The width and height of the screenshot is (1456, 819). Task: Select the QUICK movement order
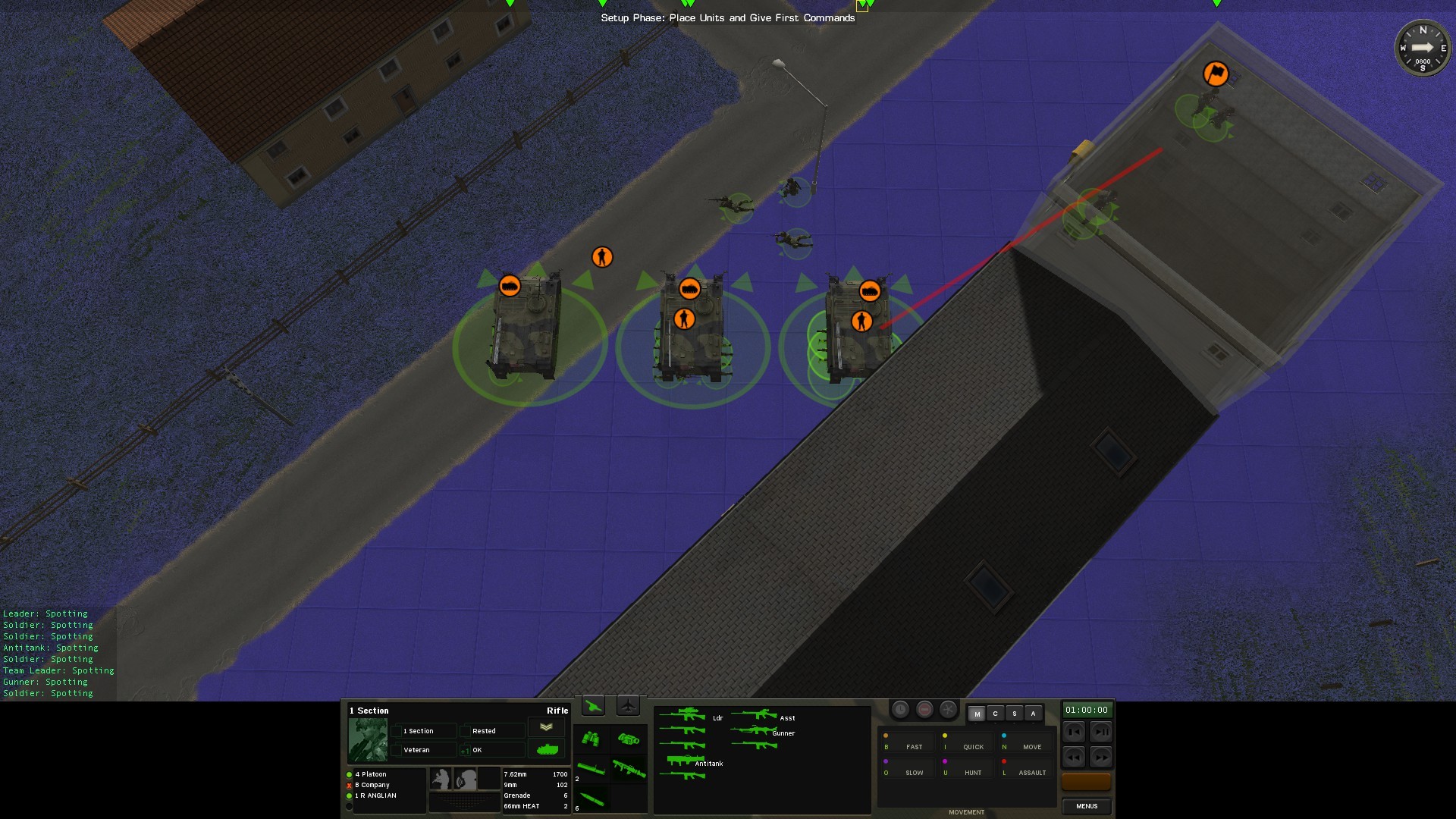tap(973, 747)
